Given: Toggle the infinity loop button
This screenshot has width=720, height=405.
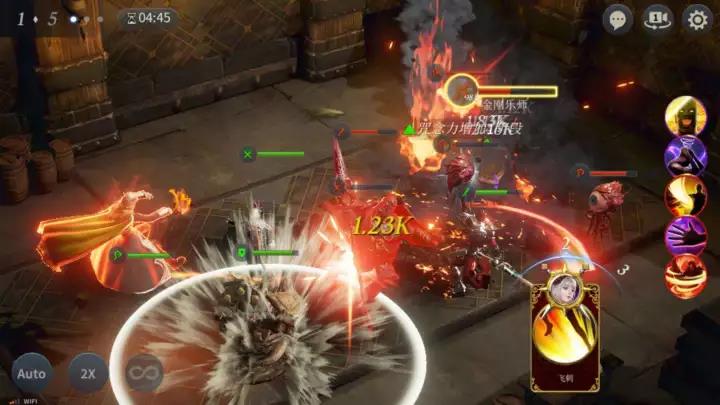Looking at the screenshot, I should point(144,374).
